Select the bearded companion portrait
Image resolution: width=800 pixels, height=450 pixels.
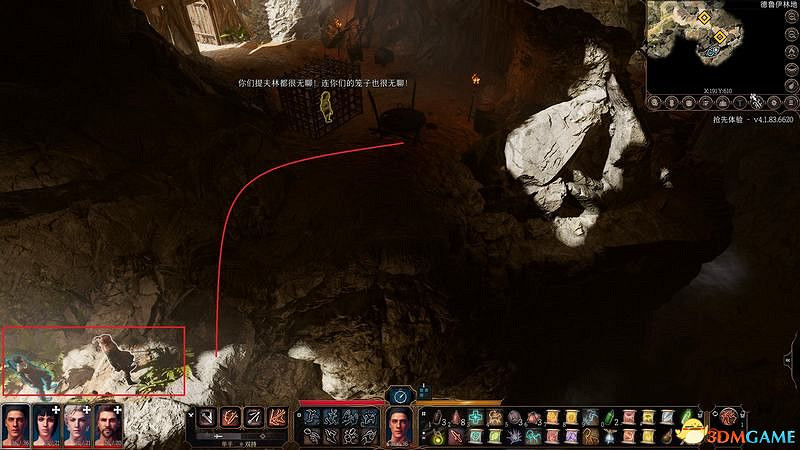108,426
